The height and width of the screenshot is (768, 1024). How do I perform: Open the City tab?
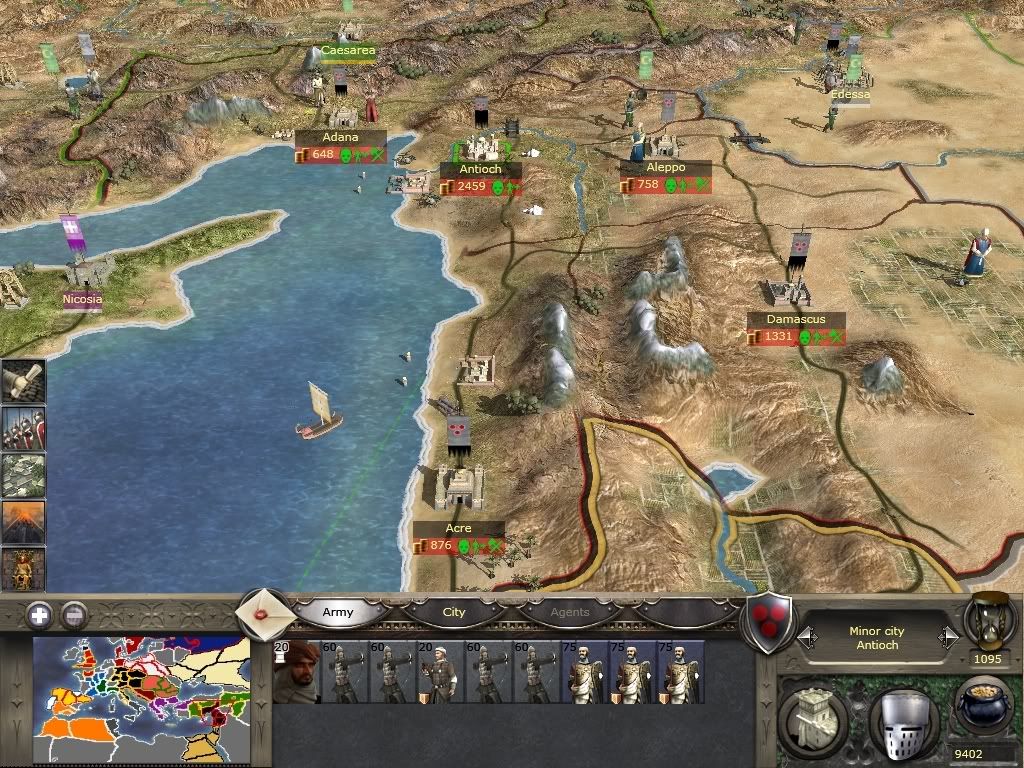pos(454,612)
